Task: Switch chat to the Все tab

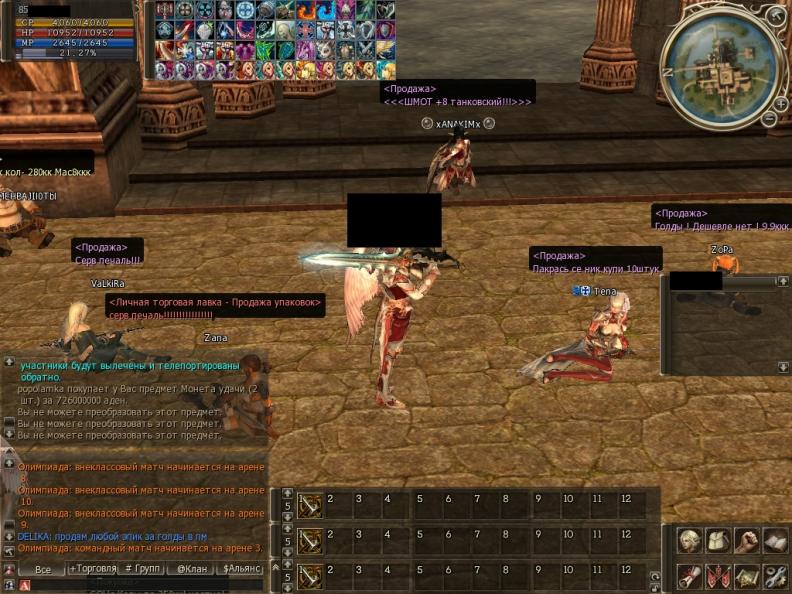Action: (x=43, y=569)
